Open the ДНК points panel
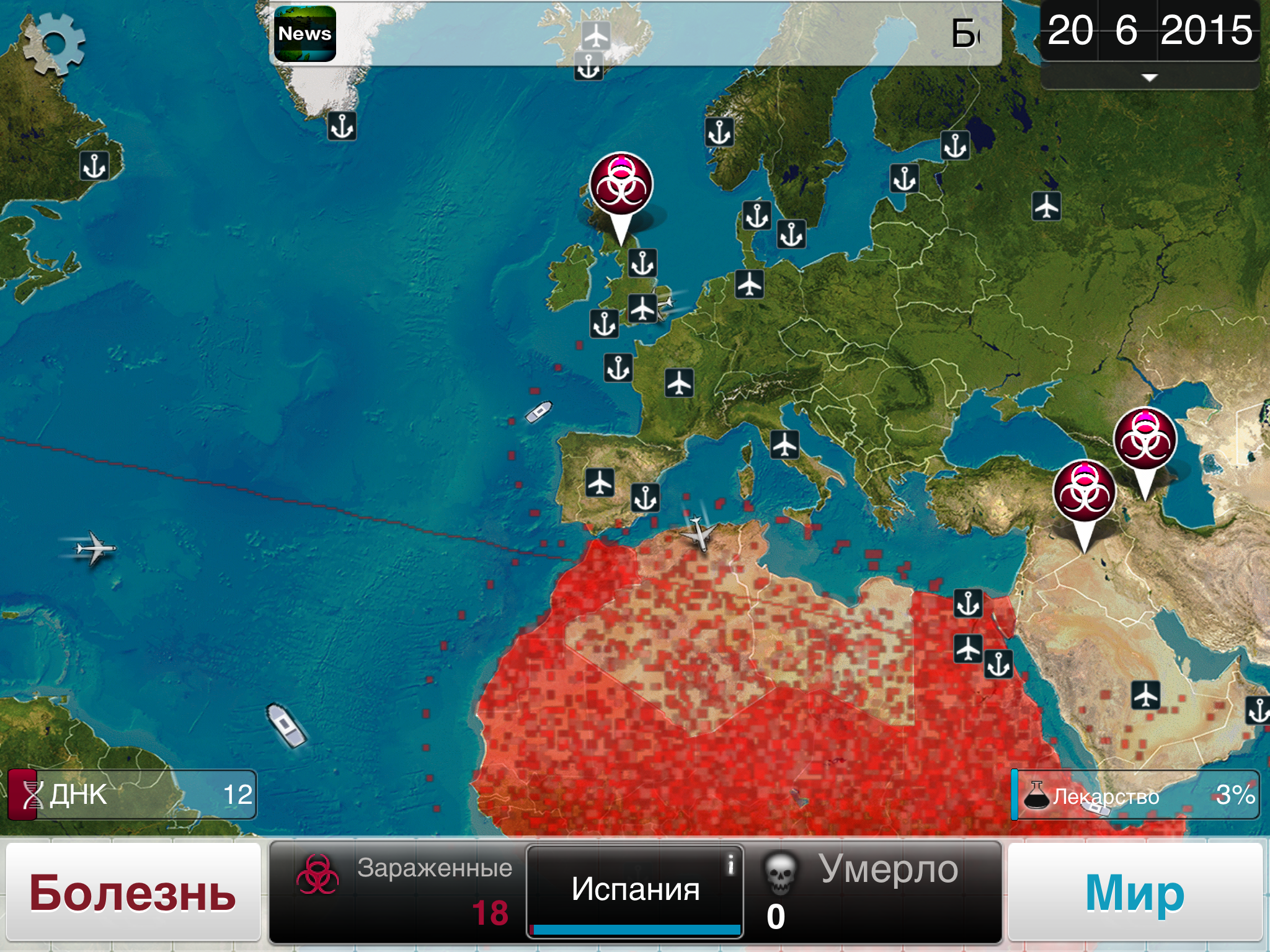 click(x=132, y=795)
